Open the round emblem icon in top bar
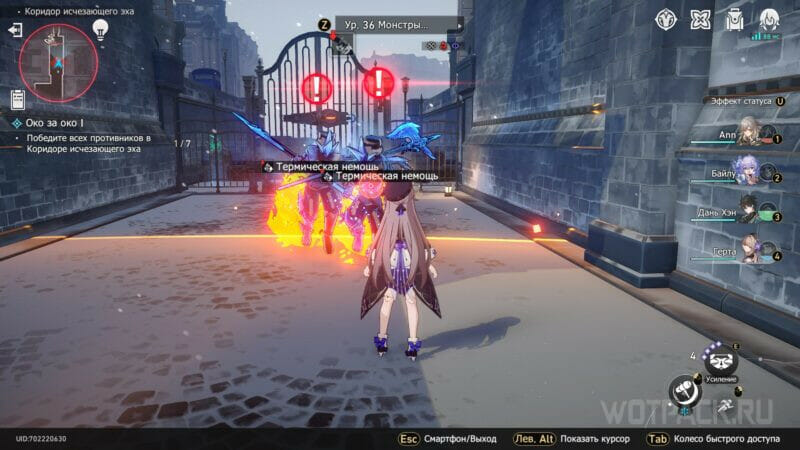Screen dimensions: 800x450 pos(667,19)
